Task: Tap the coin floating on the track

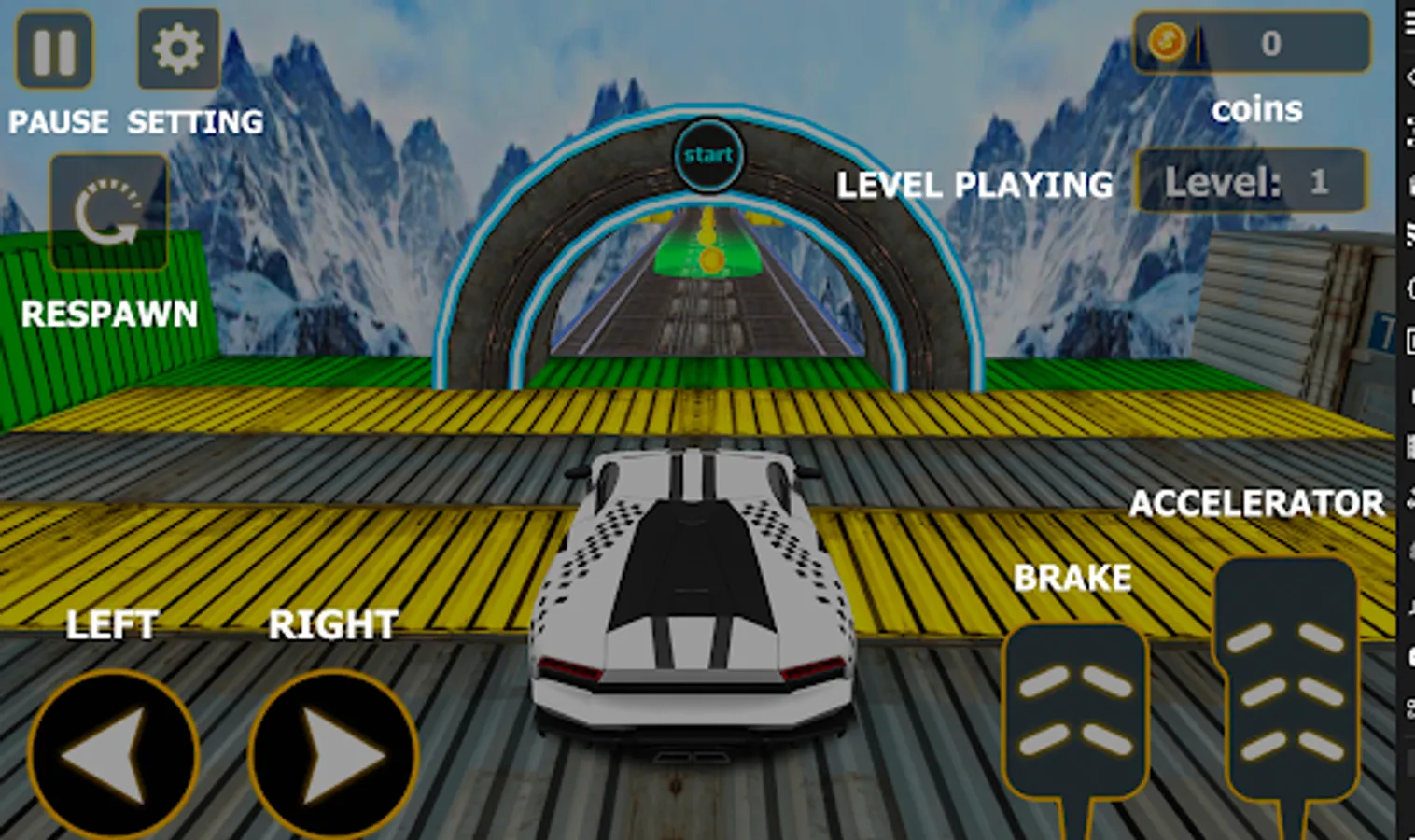Action: coord(711,263)
